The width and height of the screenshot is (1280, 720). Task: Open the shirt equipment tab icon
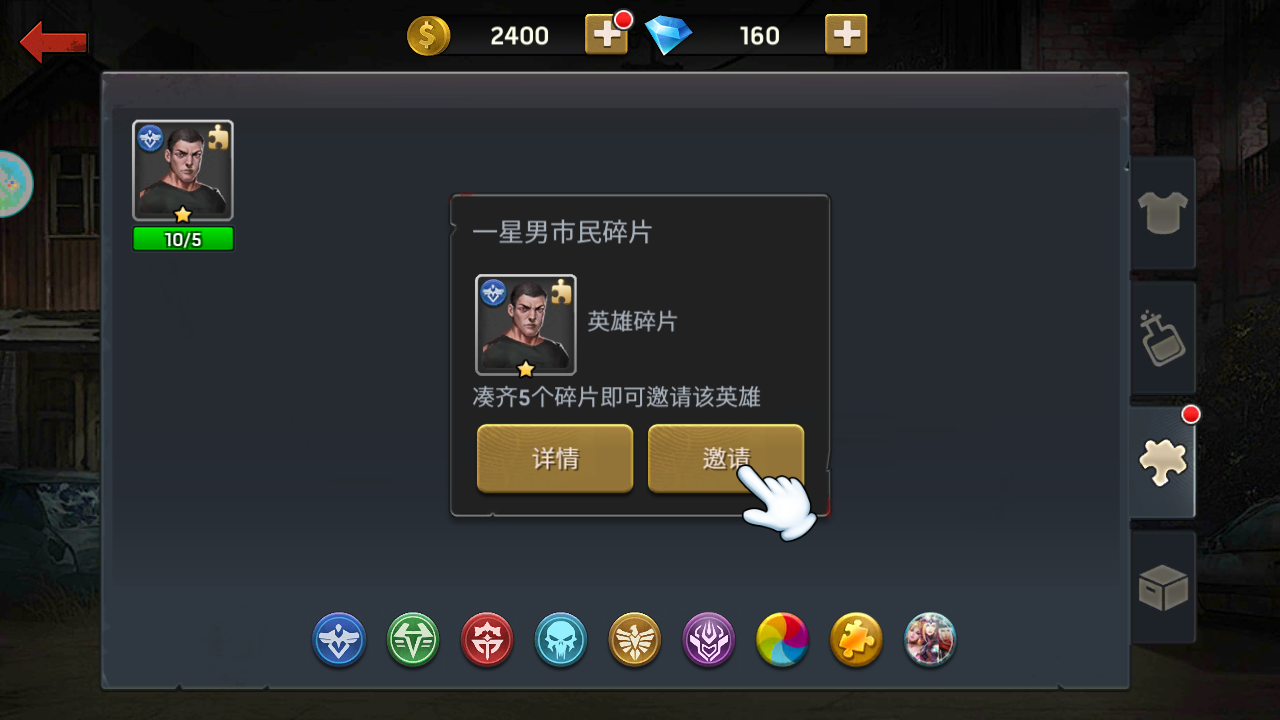click(1162, 213)
